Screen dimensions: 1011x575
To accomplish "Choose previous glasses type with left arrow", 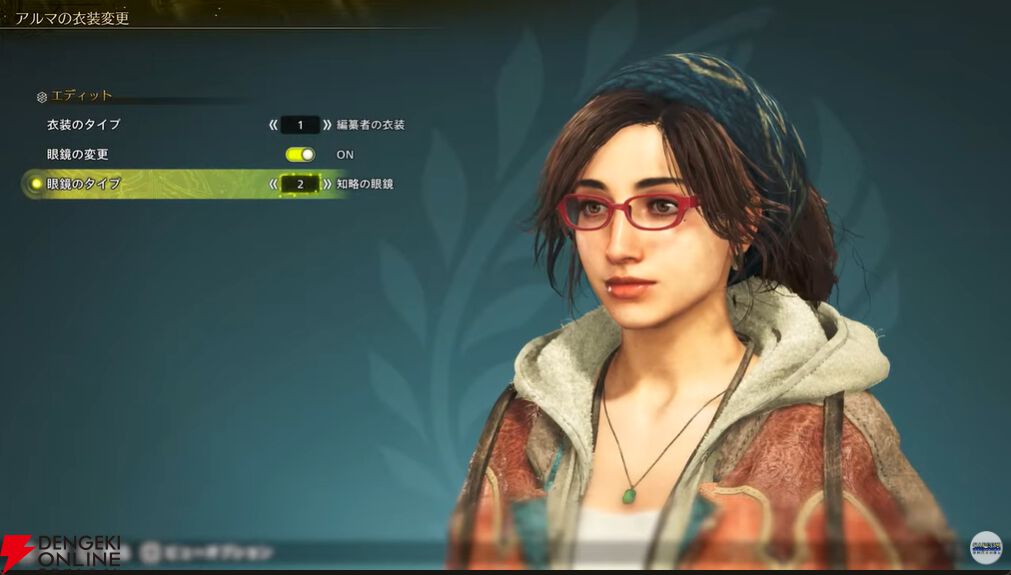I will pos(273,184).
